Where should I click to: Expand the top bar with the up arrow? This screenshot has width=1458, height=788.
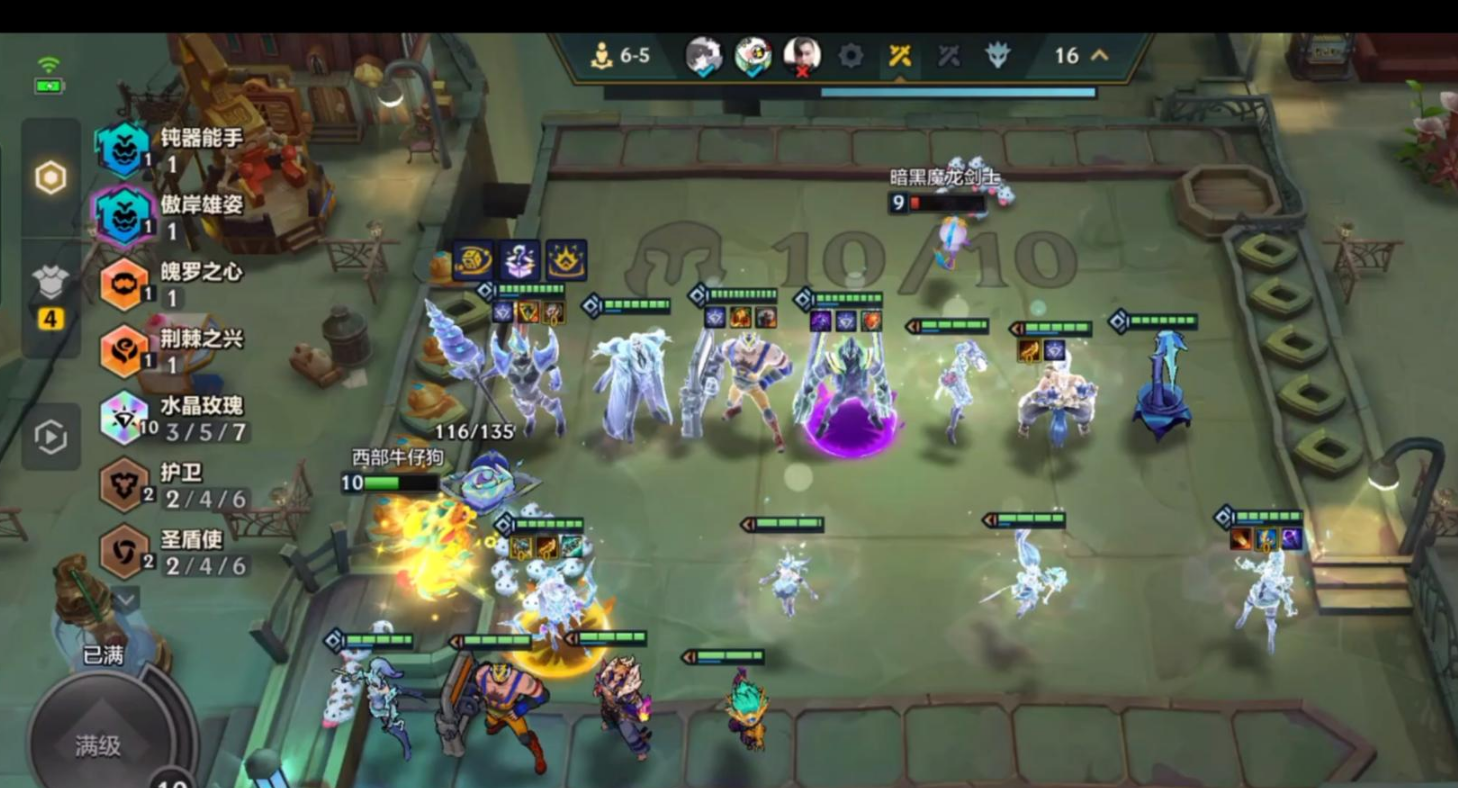coord(1100,56)
